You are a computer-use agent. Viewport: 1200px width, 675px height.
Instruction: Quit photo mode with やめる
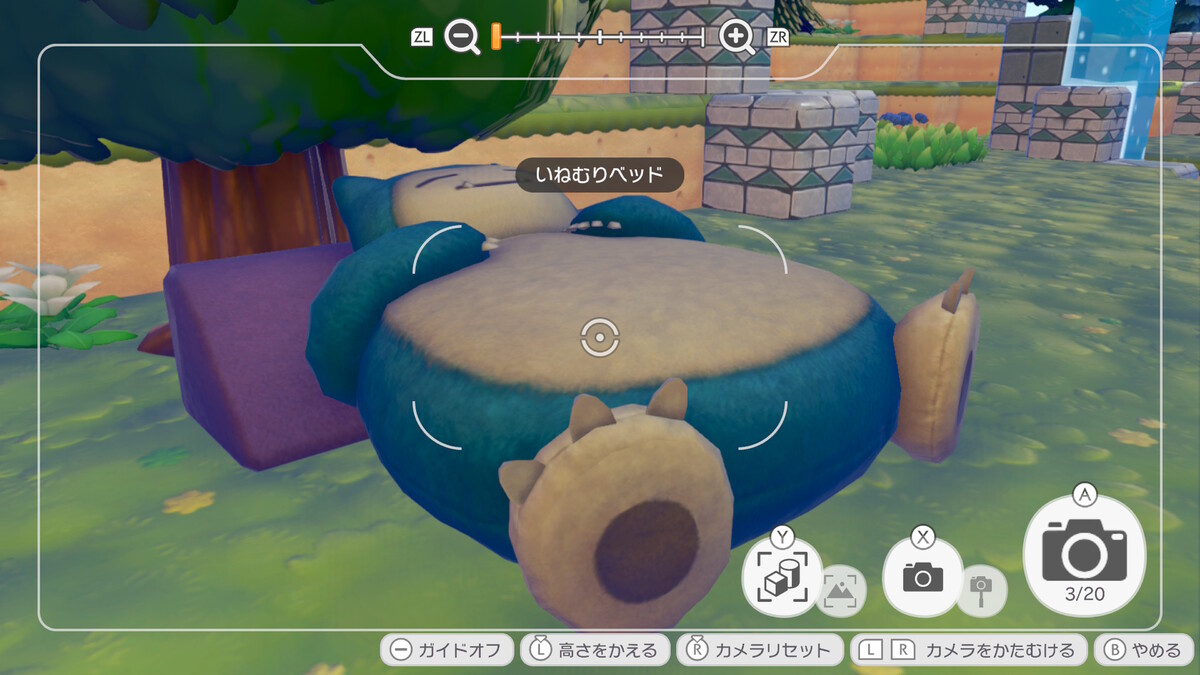1144,650
